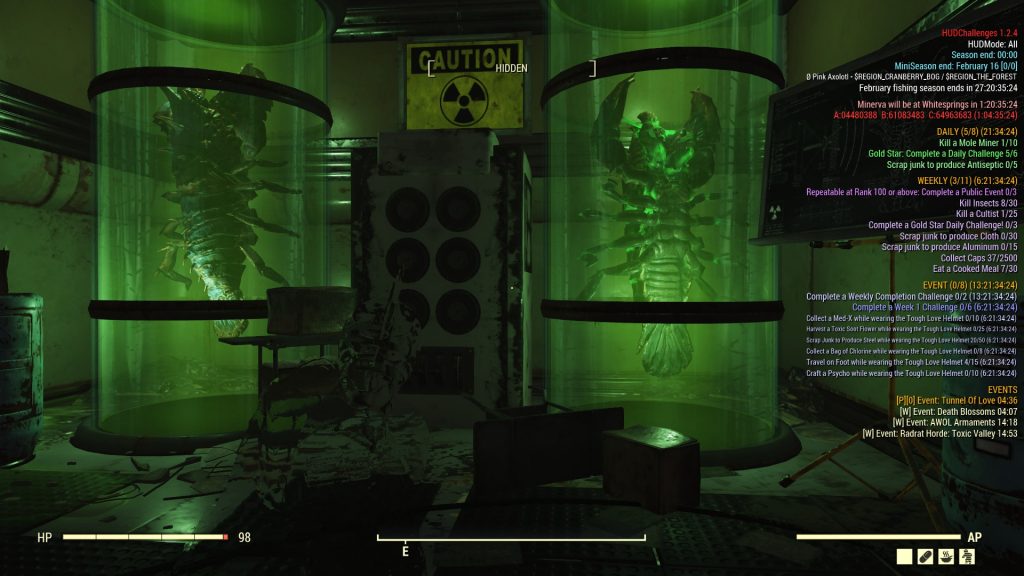
Task: Click the DAILY challenges header
Action: click(x=976, y=131)
